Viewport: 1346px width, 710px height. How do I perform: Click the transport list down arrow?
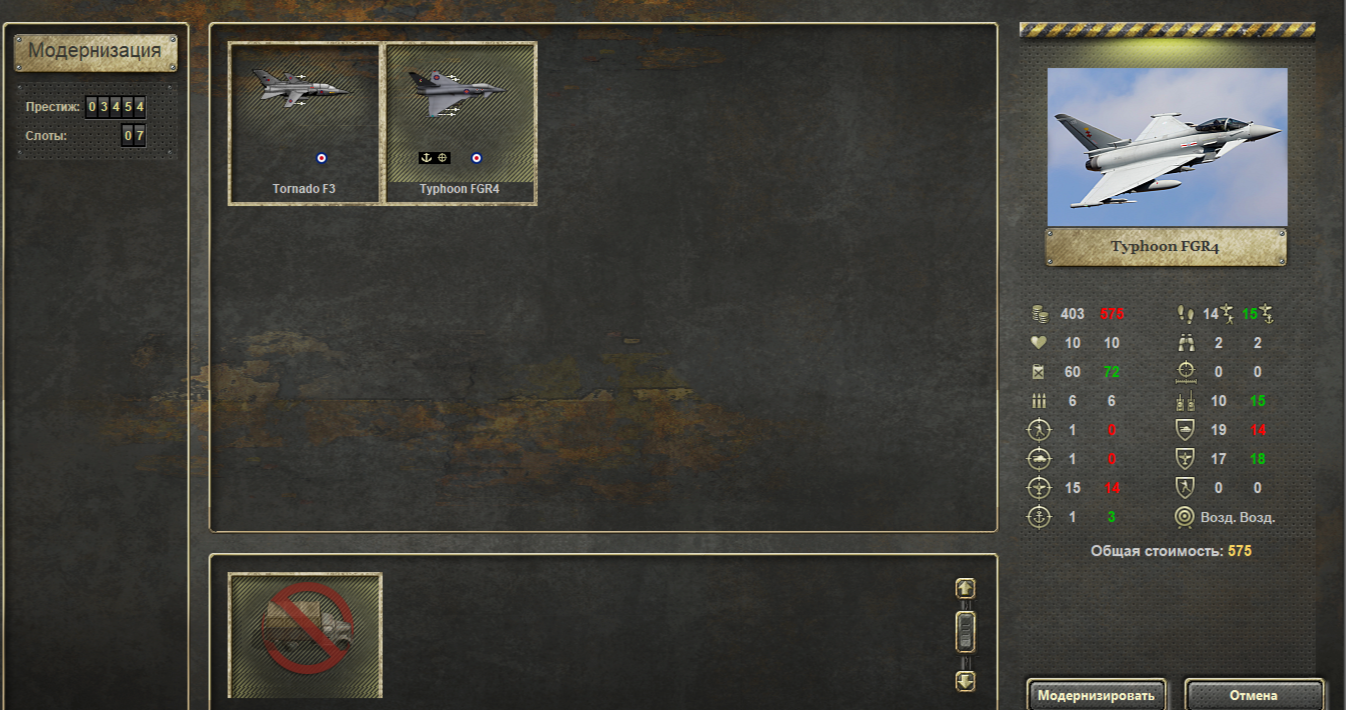(x=965, y=681)
